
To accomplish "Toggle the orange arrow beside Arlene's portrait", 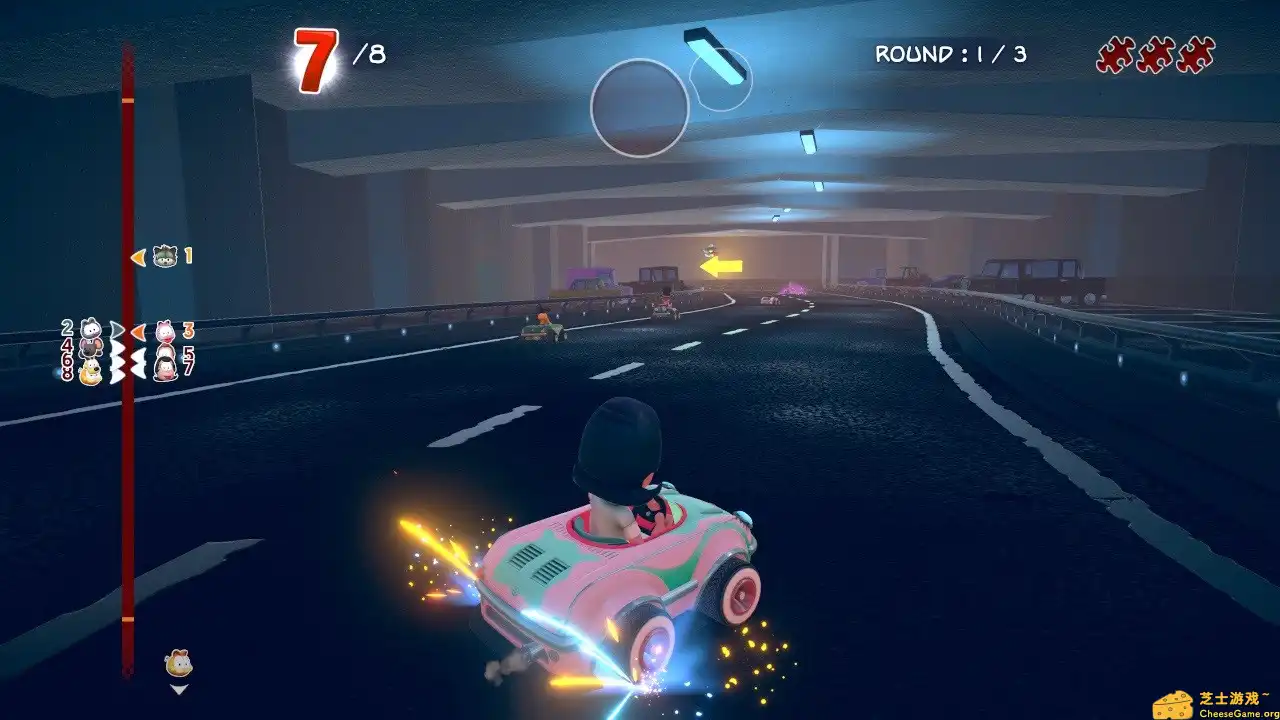I will 140,333.
